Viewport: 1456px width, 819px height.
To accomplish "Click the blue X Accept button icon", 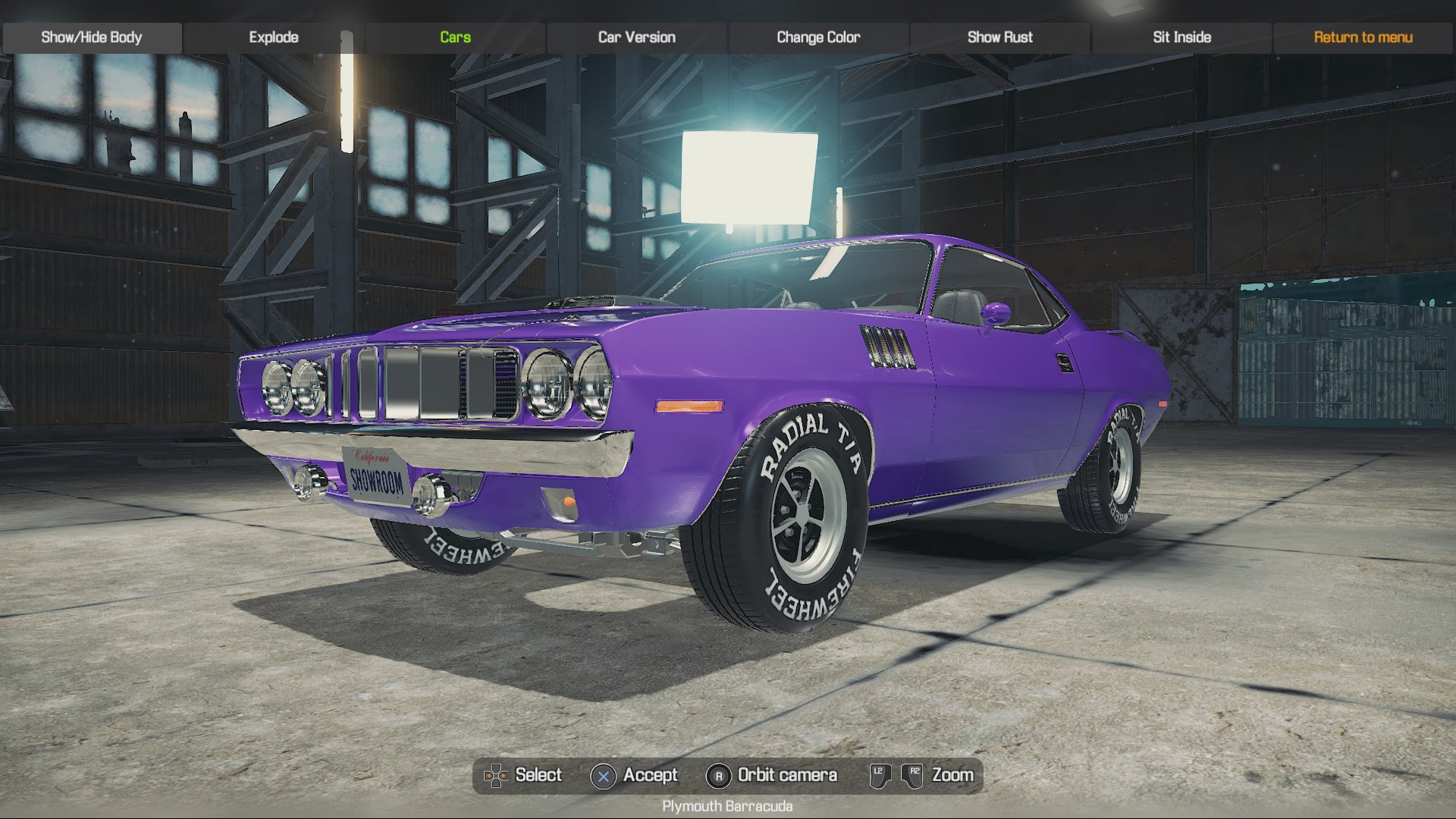I will tap(602, 775).
